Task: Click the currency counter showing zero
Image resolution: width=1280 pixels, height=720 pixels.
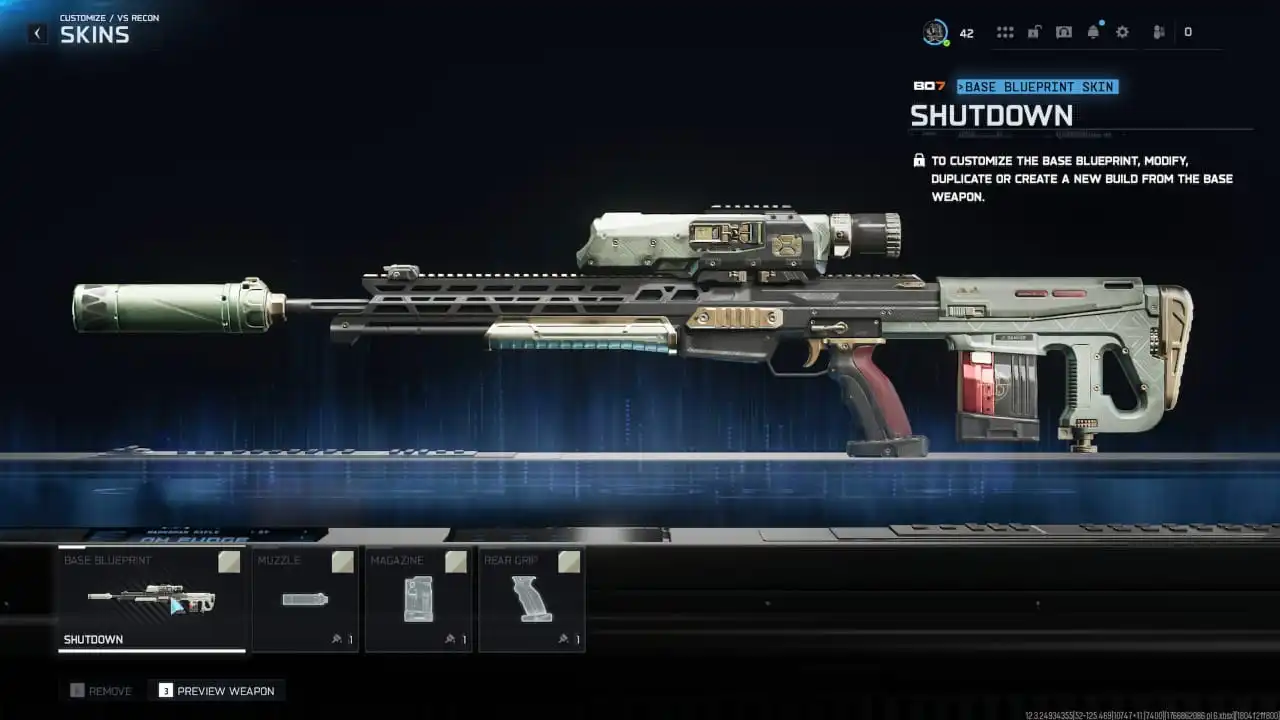Action: tap(1188, 31)
